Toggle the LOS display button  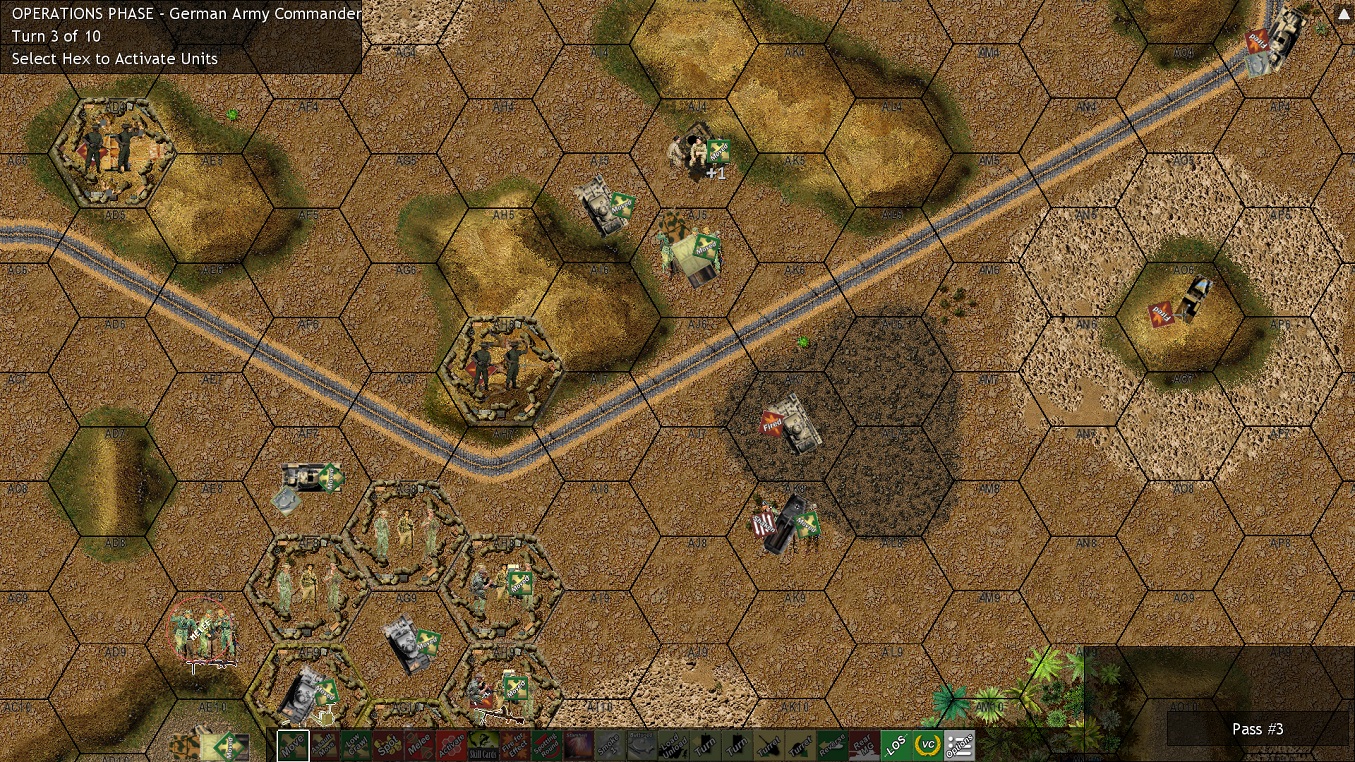click(x=898, y=744)
